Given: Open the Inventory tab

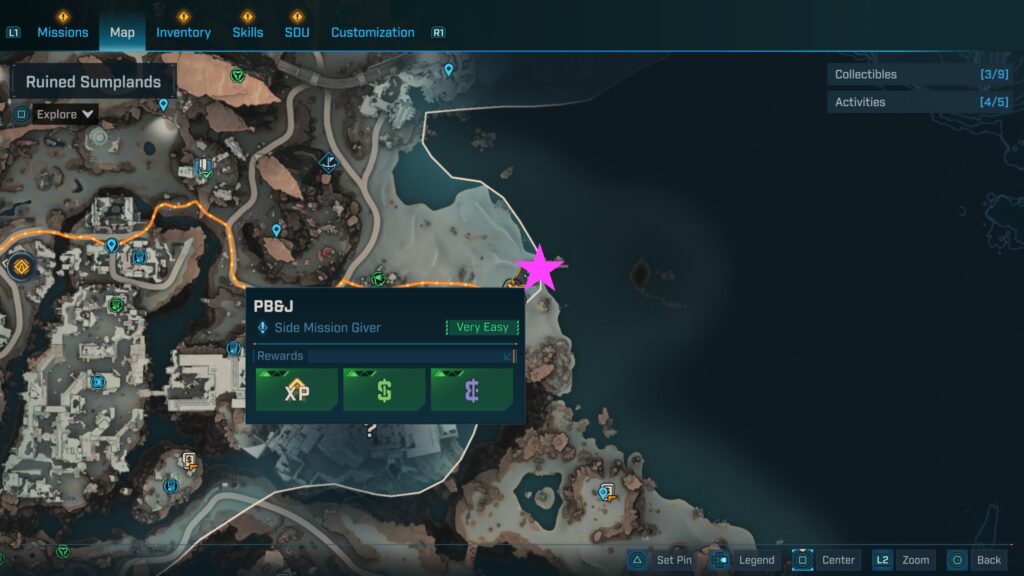Looking at the screenshot, I should [183, 32].
